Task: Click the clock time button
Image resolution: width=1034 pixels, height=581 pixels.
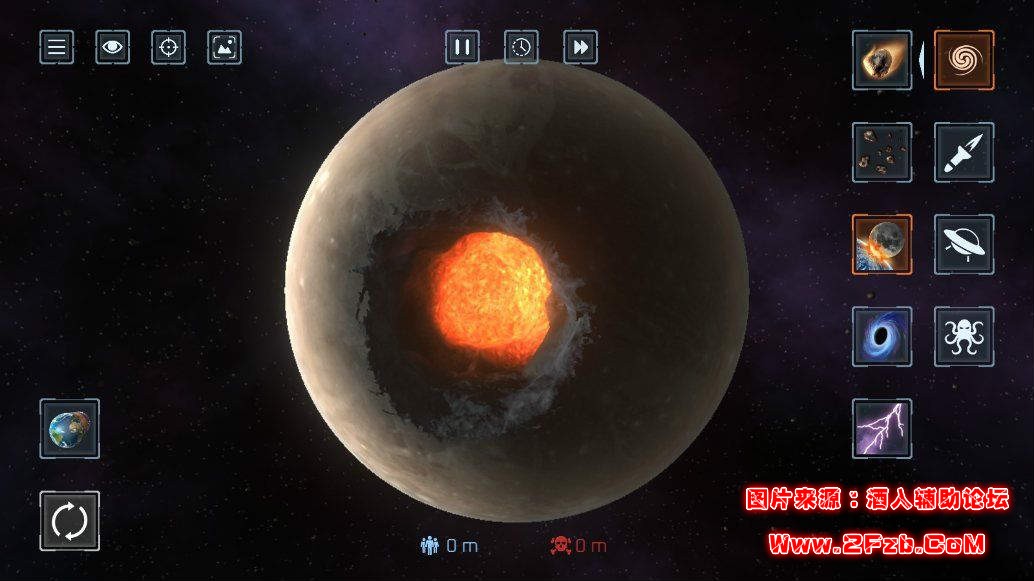Action: (x=521, y=47)
